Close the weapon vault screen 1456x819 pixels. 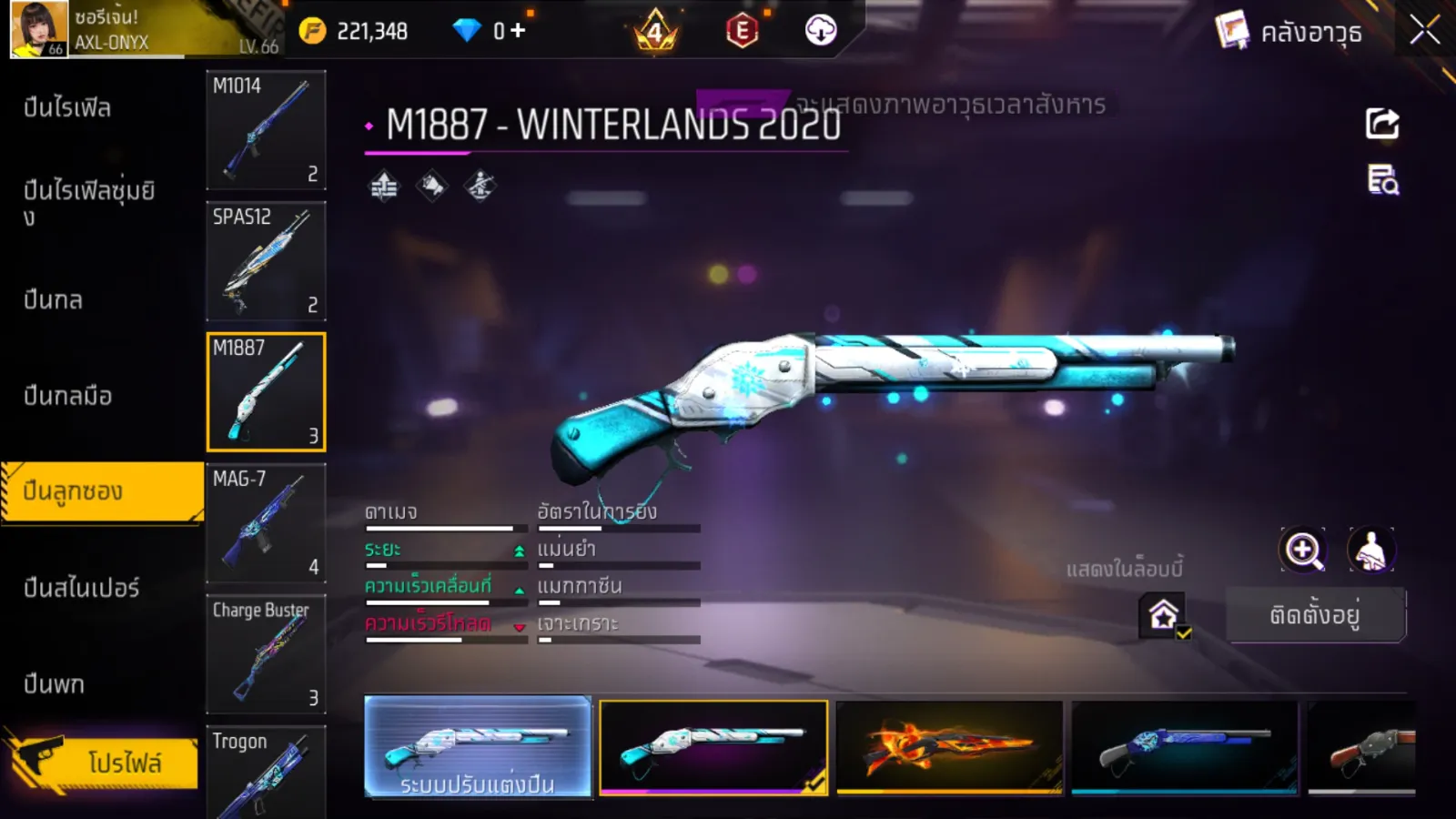coord(1424,31)
